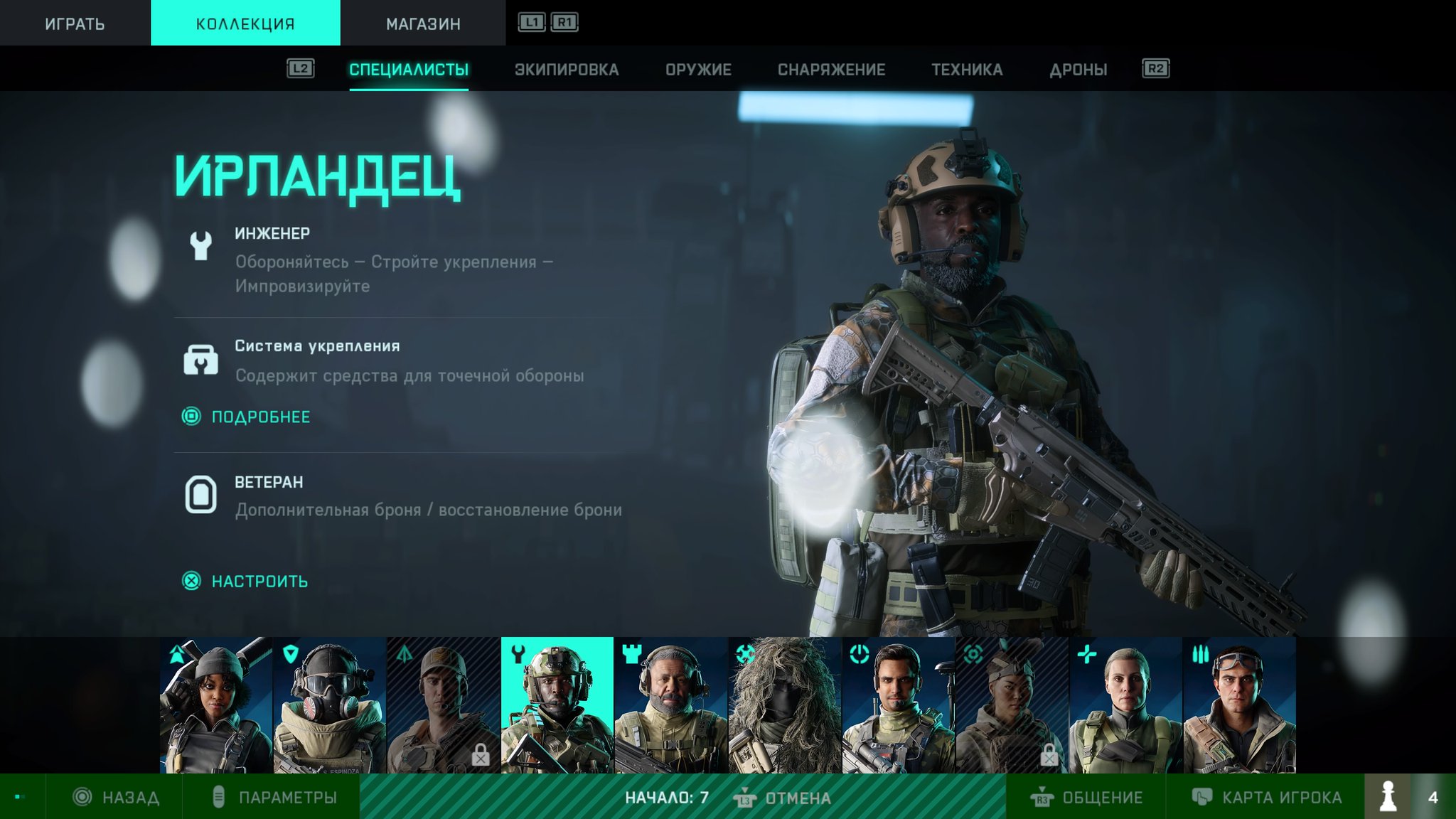Switch to the ИГРАТЬ top tab

coord(75,23)
